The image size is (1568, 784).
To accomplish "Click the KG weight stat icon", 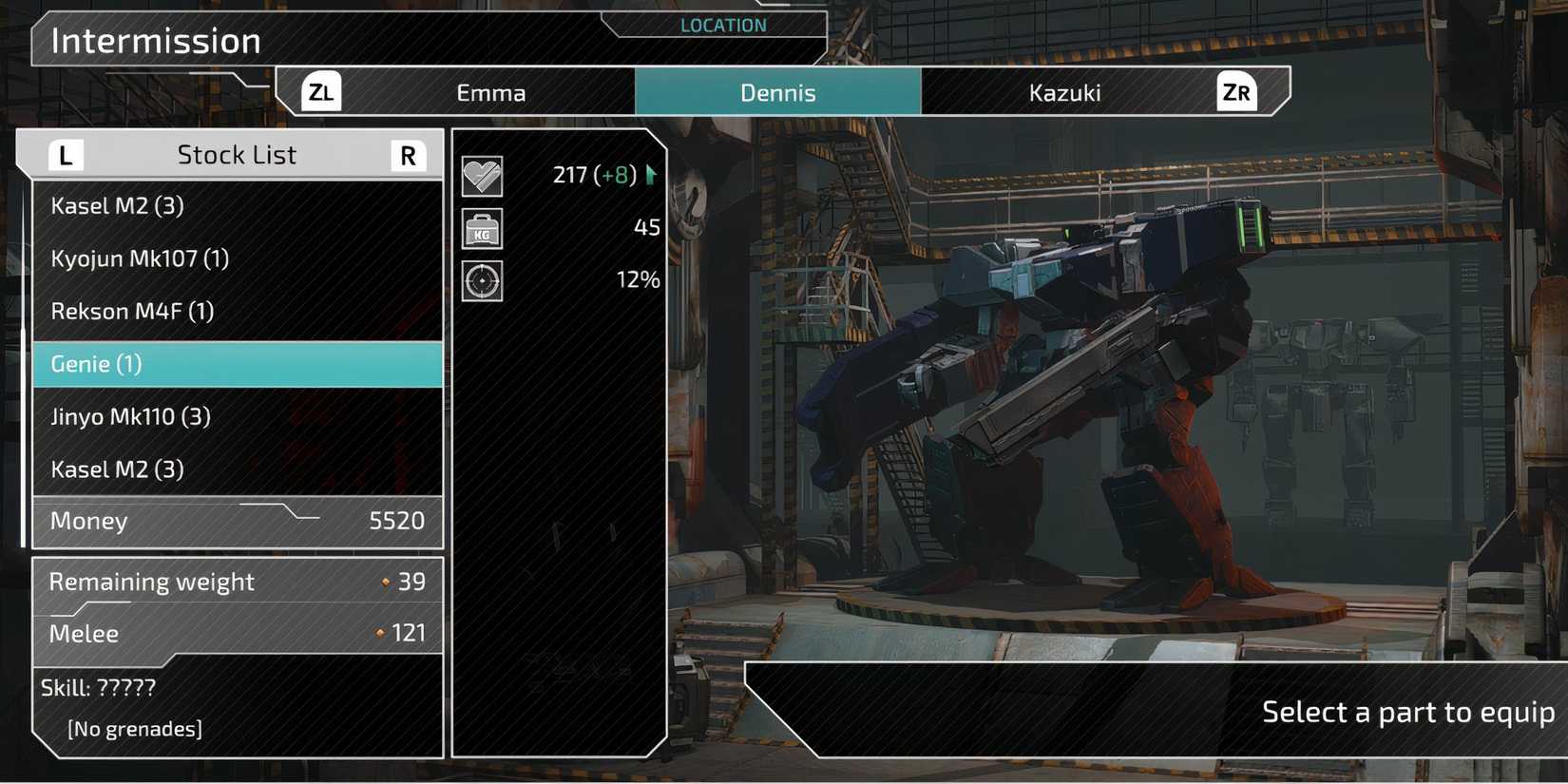I will coord(482,229).
